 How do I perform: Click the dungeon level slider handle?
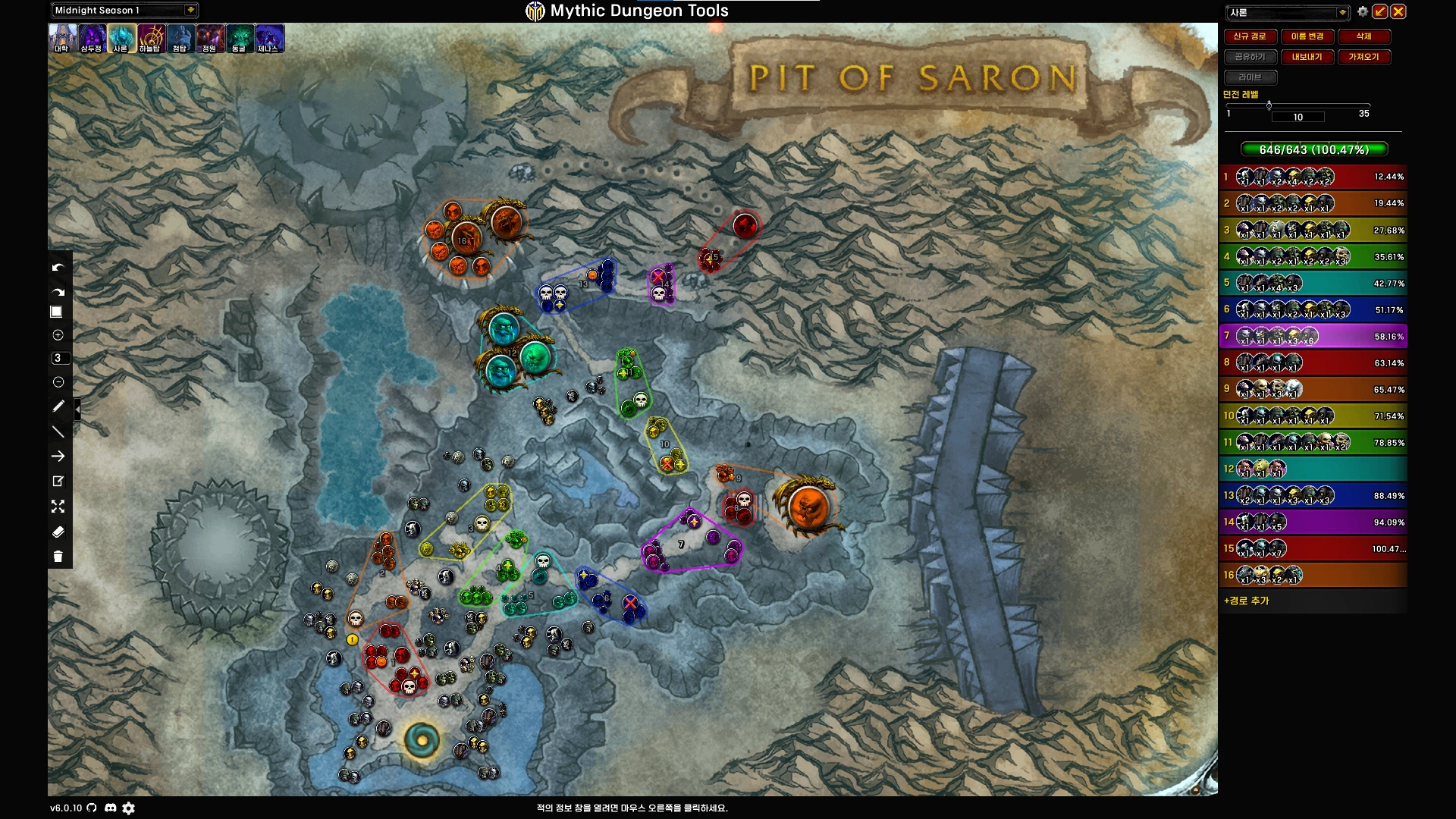click(1269, 105)
